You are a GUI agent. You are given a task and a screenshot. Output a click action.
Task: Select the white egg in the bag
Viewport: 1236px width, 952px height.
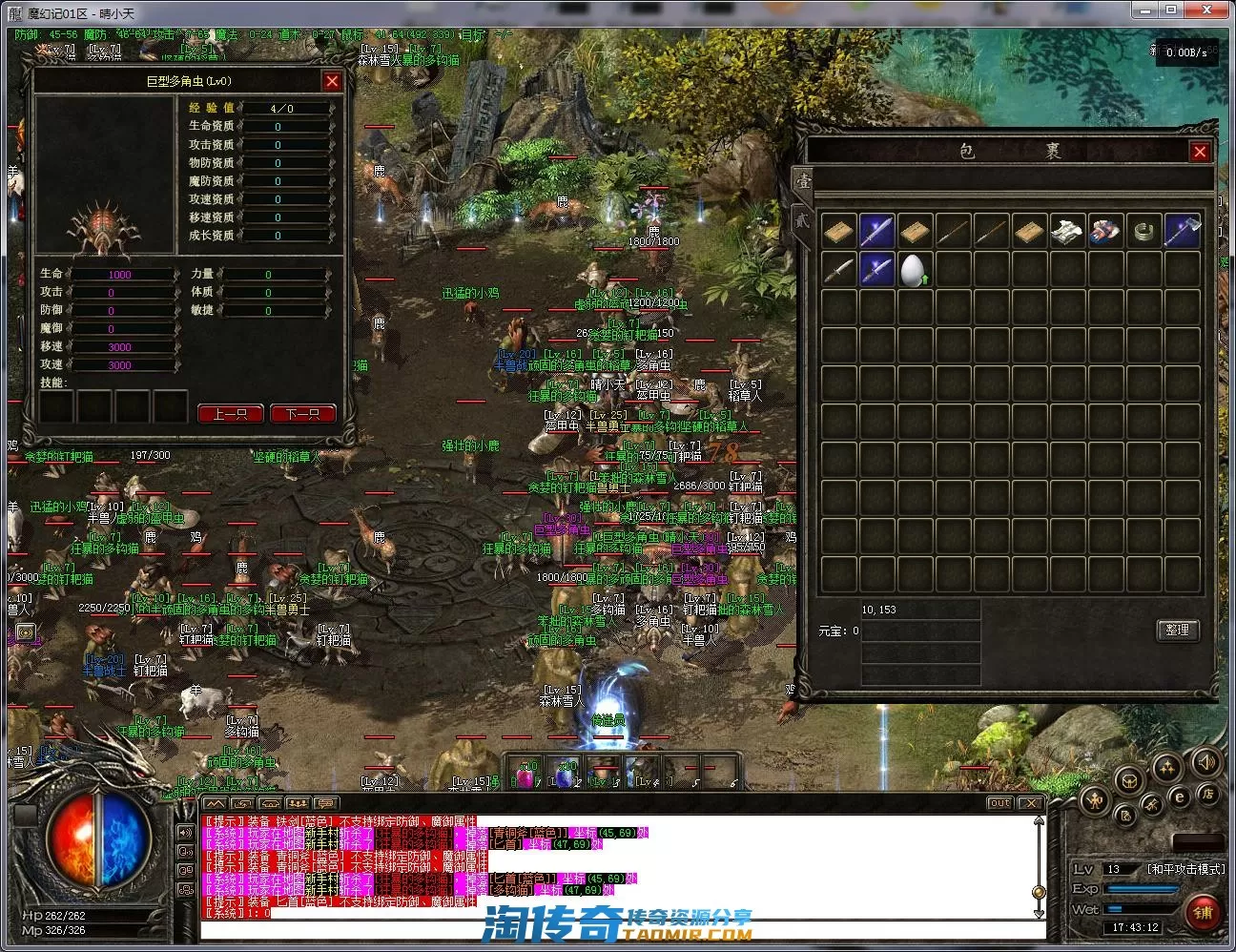pyautogui.click(x=915, y=270)
